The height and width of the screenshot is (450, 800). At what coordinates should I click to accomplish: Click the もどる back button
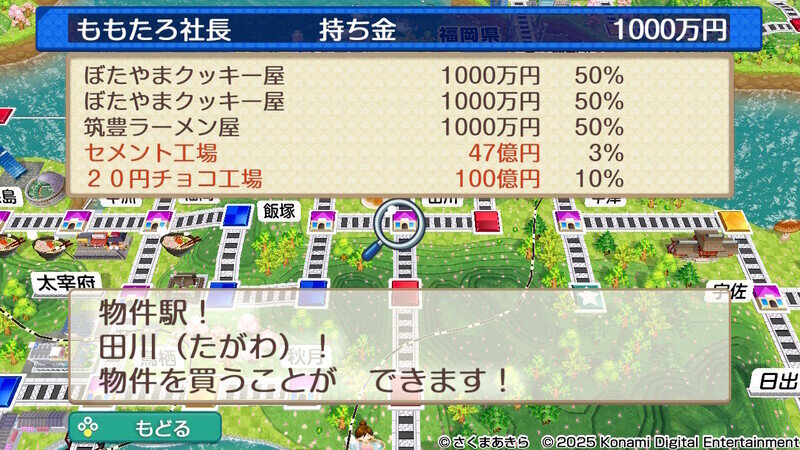145,428
